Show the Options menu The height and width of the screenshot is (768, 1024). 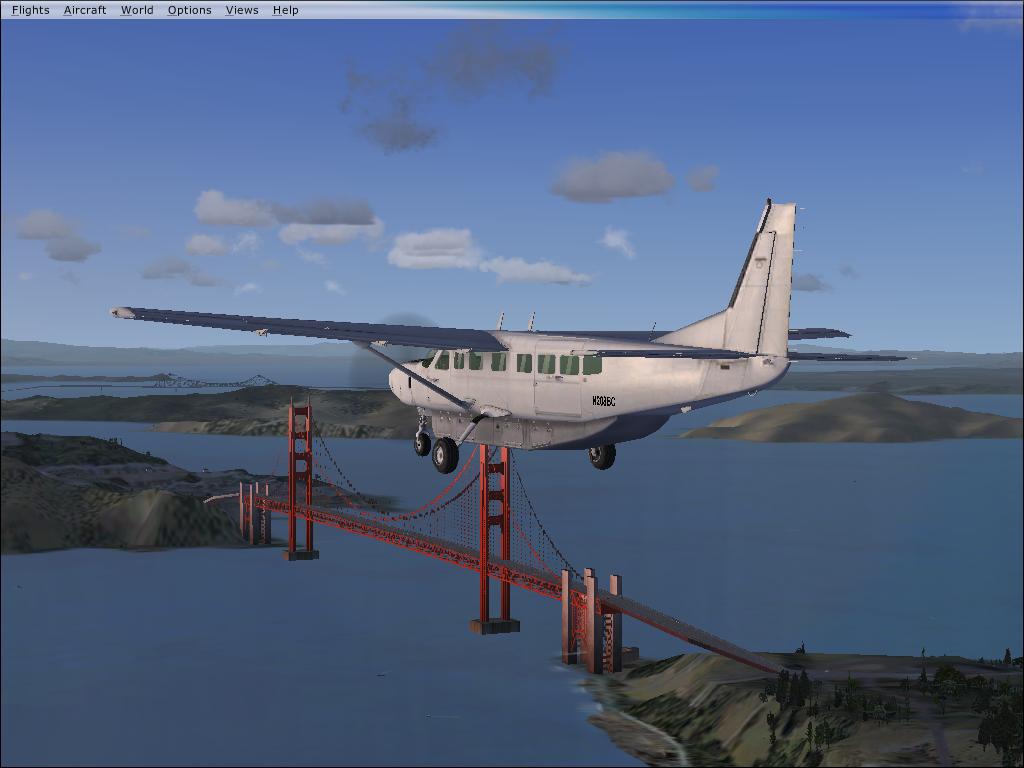189,10
